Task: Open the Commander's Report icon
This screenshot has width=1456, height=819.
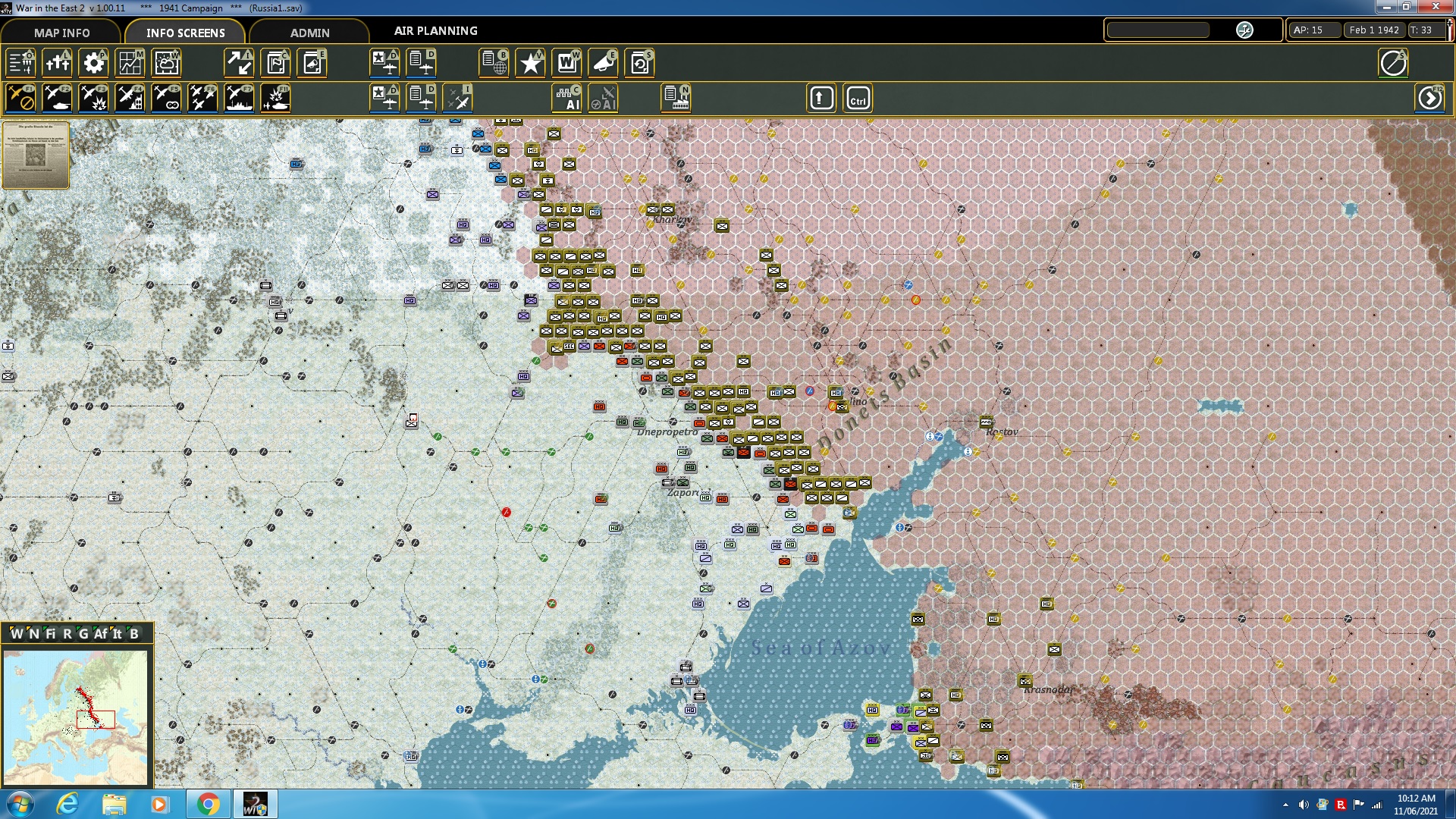Action: [277, 64]
